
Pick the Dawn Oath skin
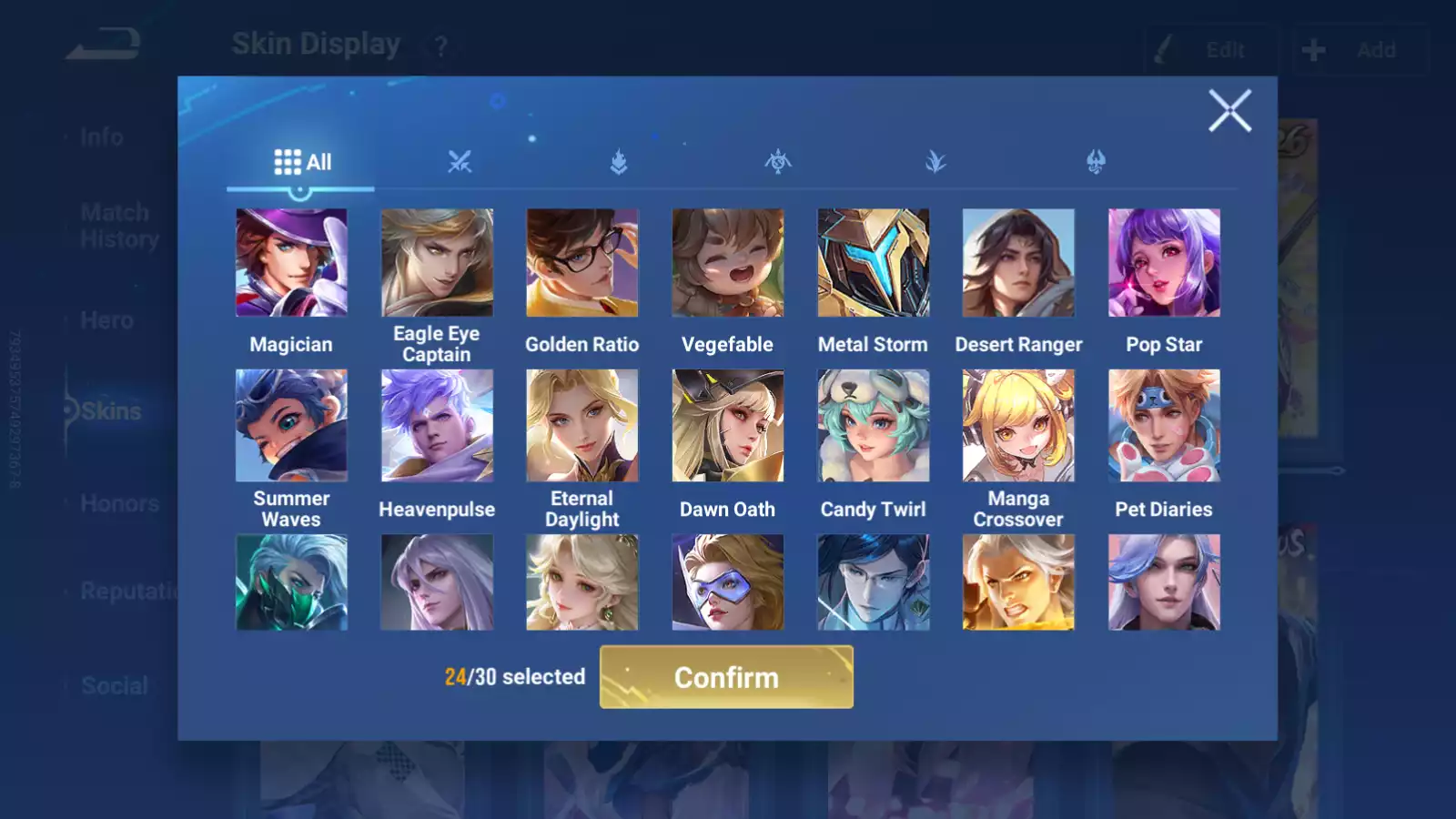click(727, 425)
